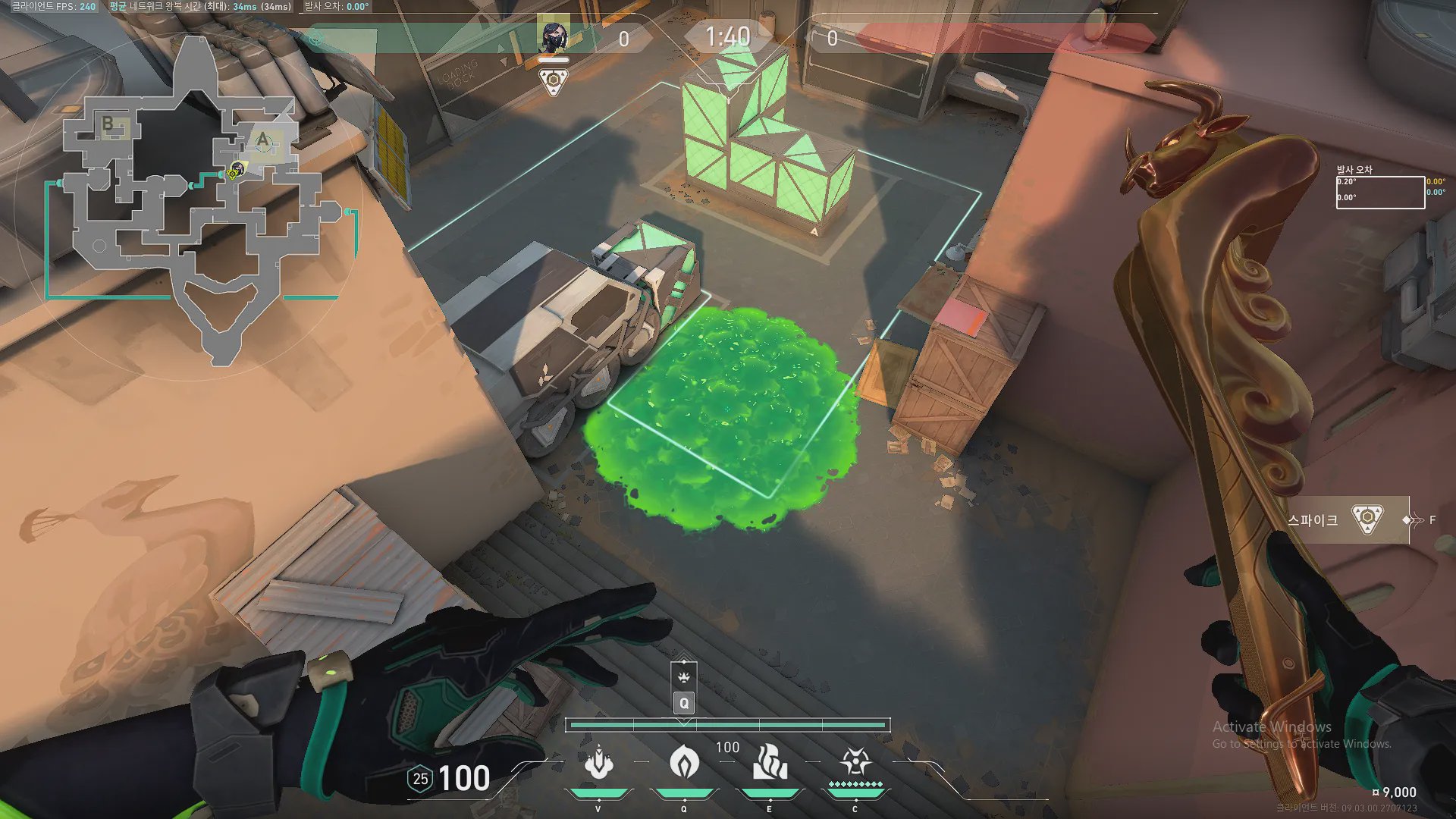Click the Viper agent portrait on the top bar
Image resolution: width=1456 pixels, height=819 pixels.
pos(553,36)
